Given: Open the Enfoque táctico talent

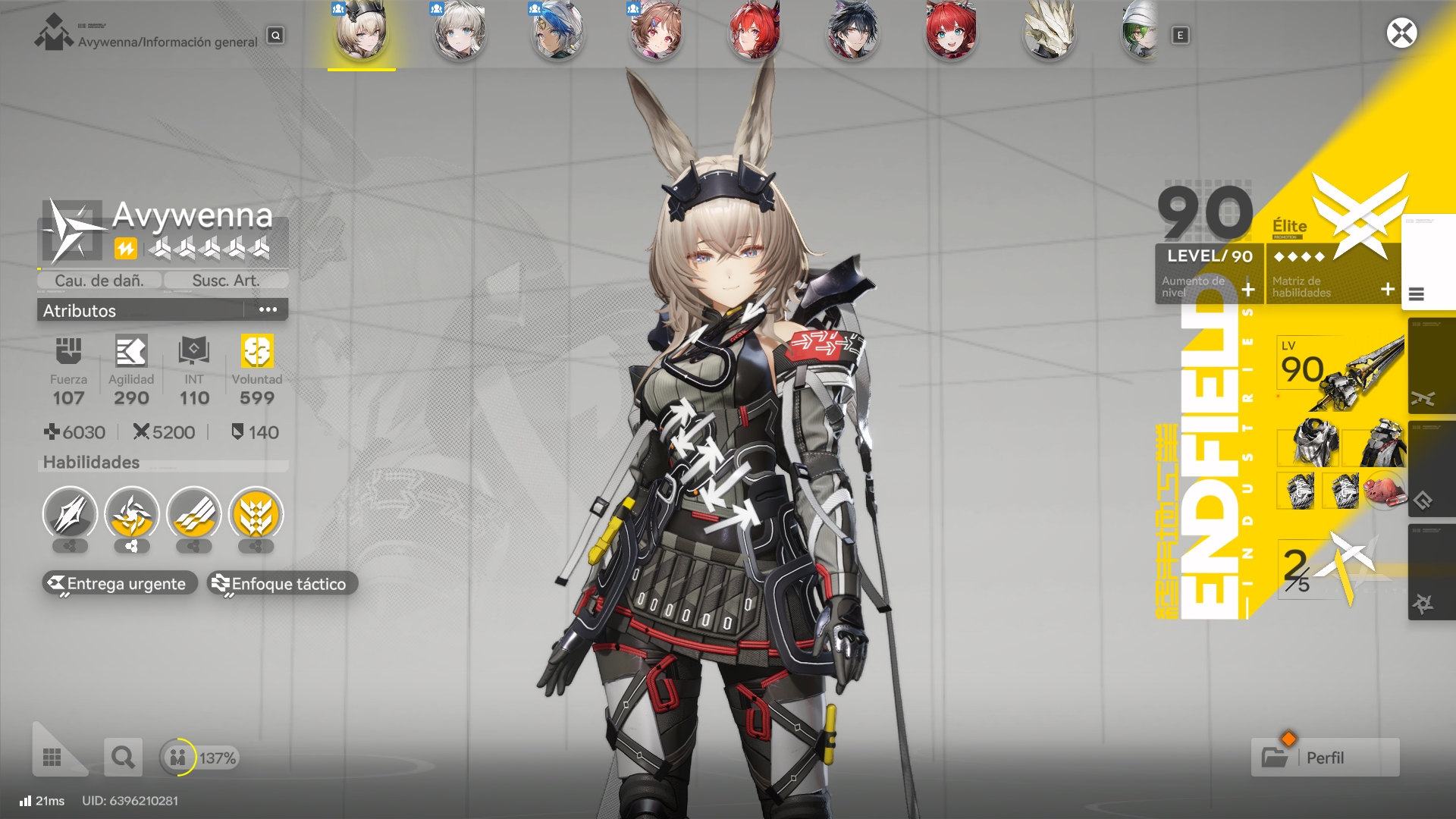Looking at the screenshot, I should [281, 583].
